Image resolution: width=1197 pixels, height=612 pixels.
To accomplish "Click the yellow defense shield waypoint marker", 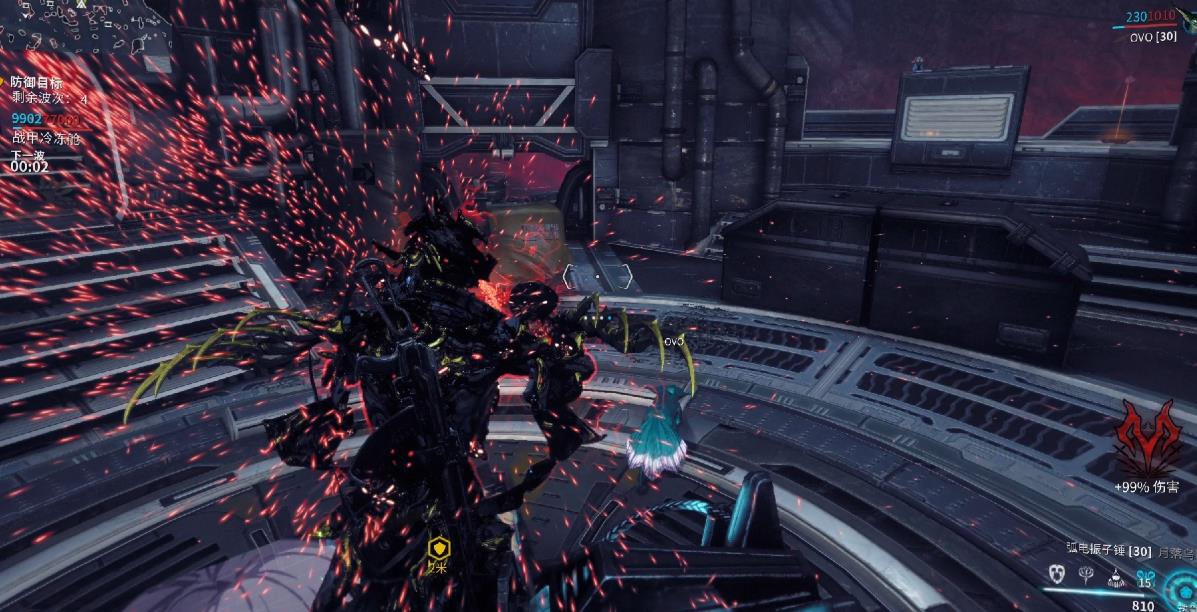I will [x=437, y=547].
